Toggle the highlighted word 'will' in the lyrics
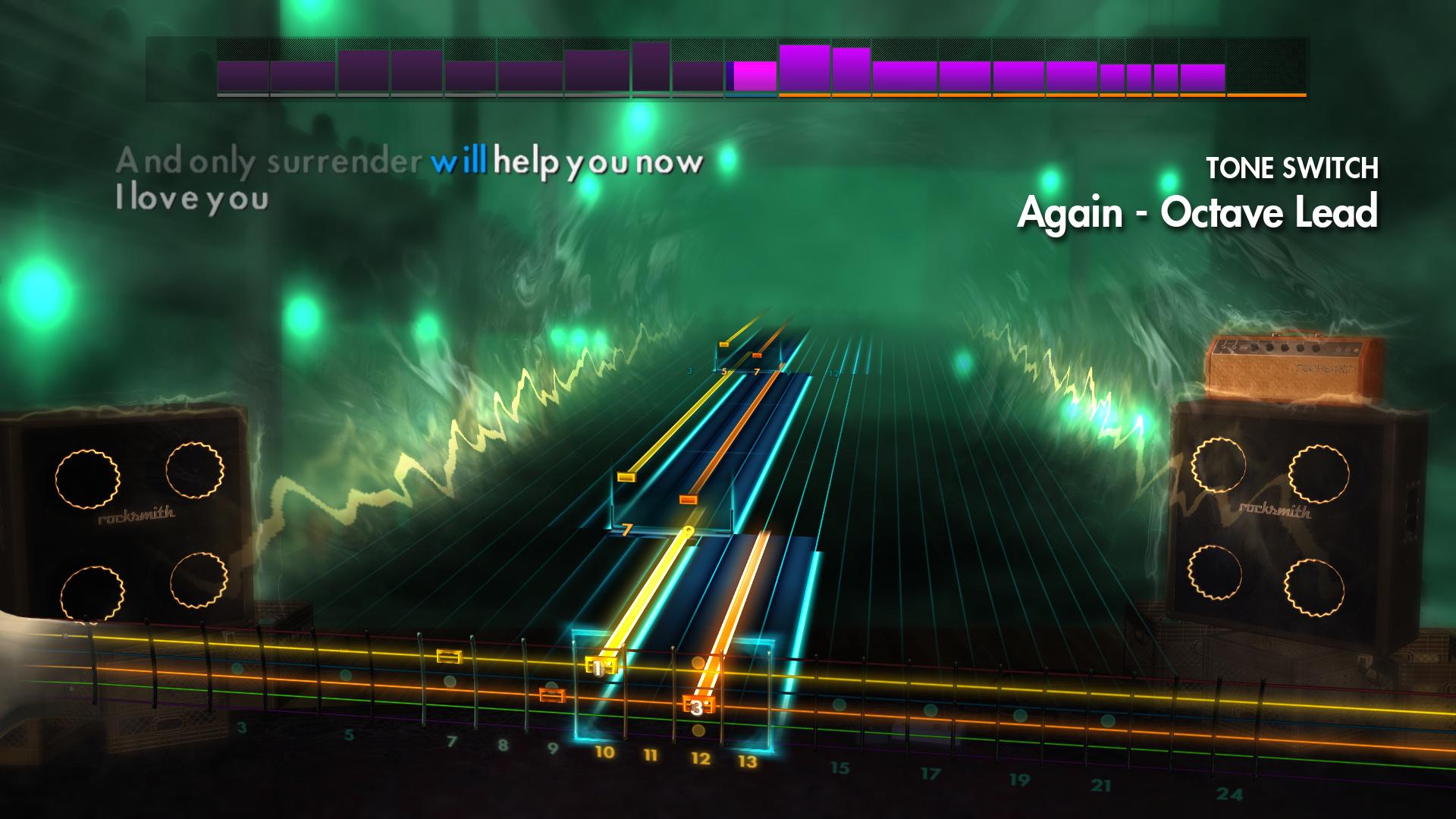1456x819 pixels. [460, 162]
